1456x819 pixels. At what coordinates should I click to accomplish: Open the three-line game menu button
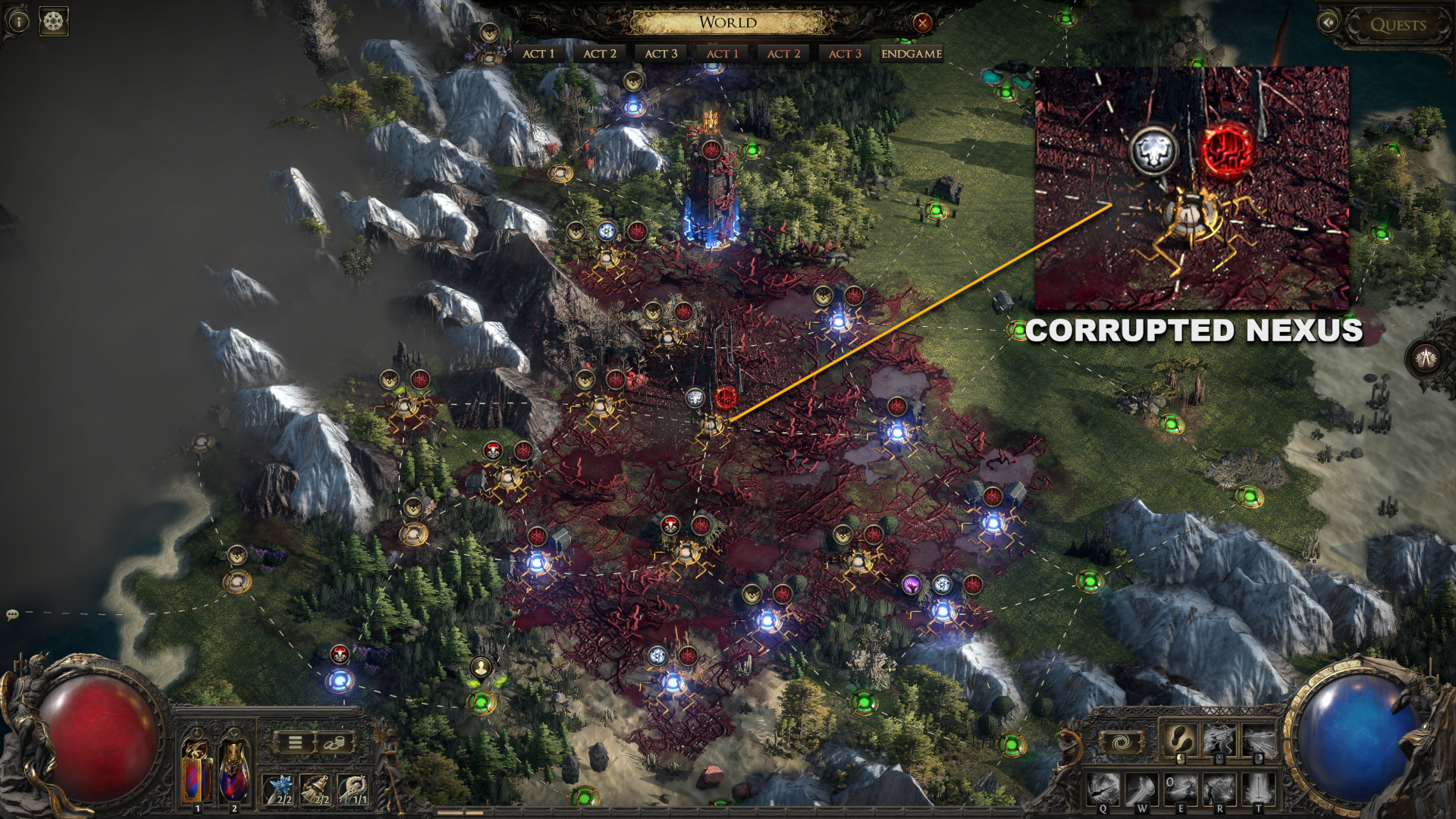[x=294, y=743]
